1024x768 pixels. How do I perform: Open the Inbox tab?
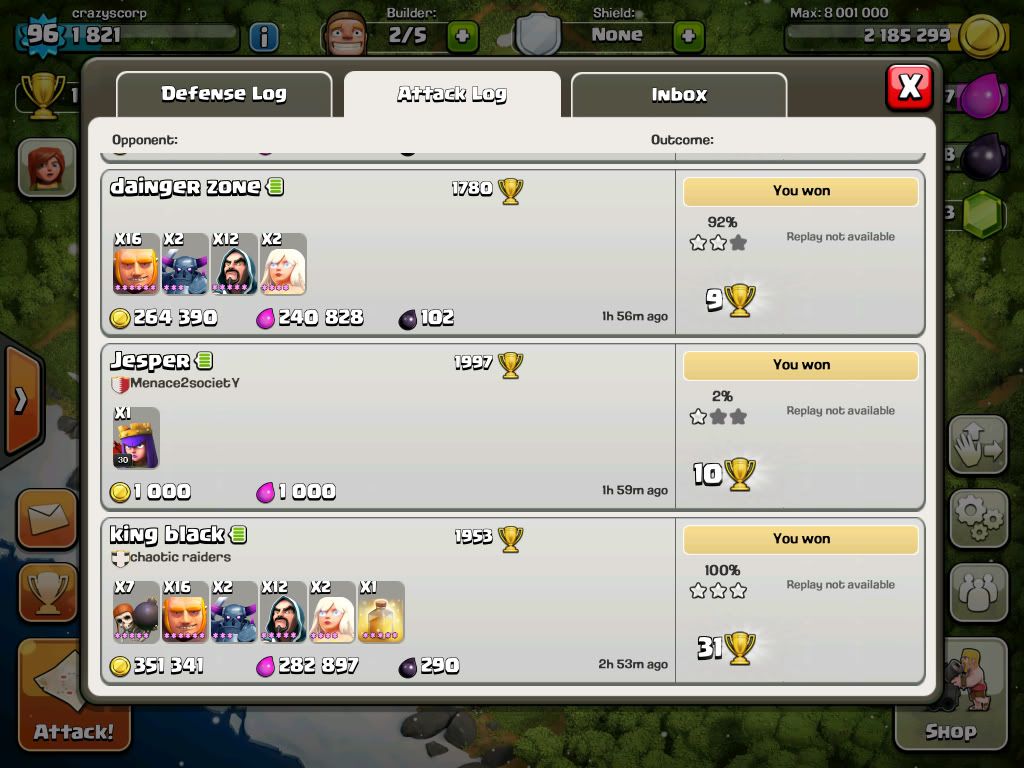click(679, 95)
